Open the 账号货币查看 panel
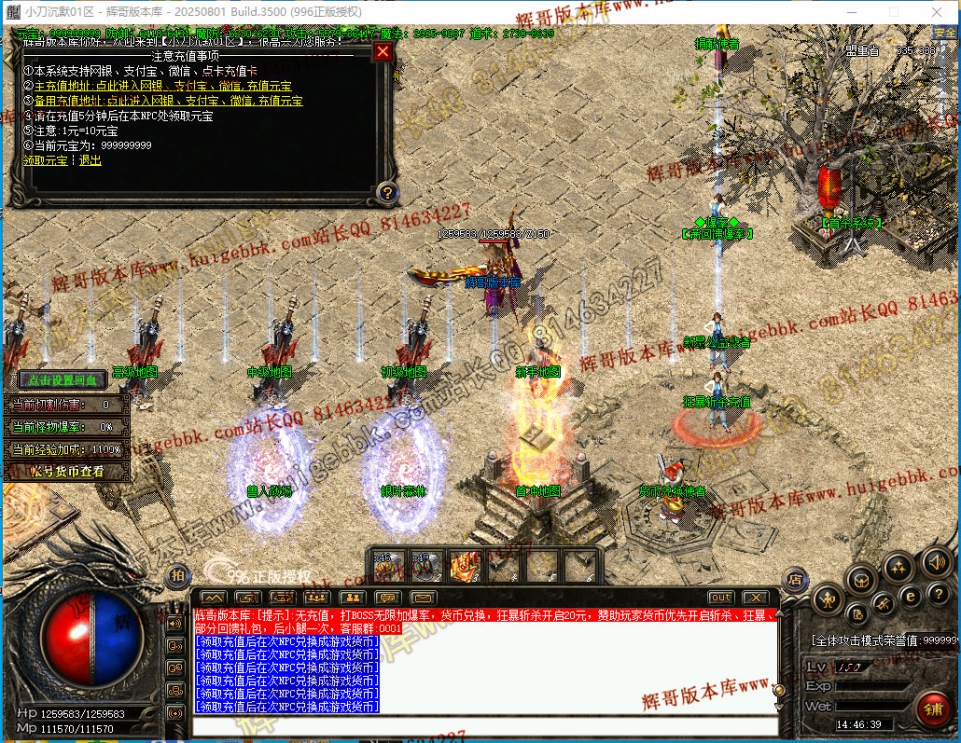961x743 pixels. pos(67,470)
